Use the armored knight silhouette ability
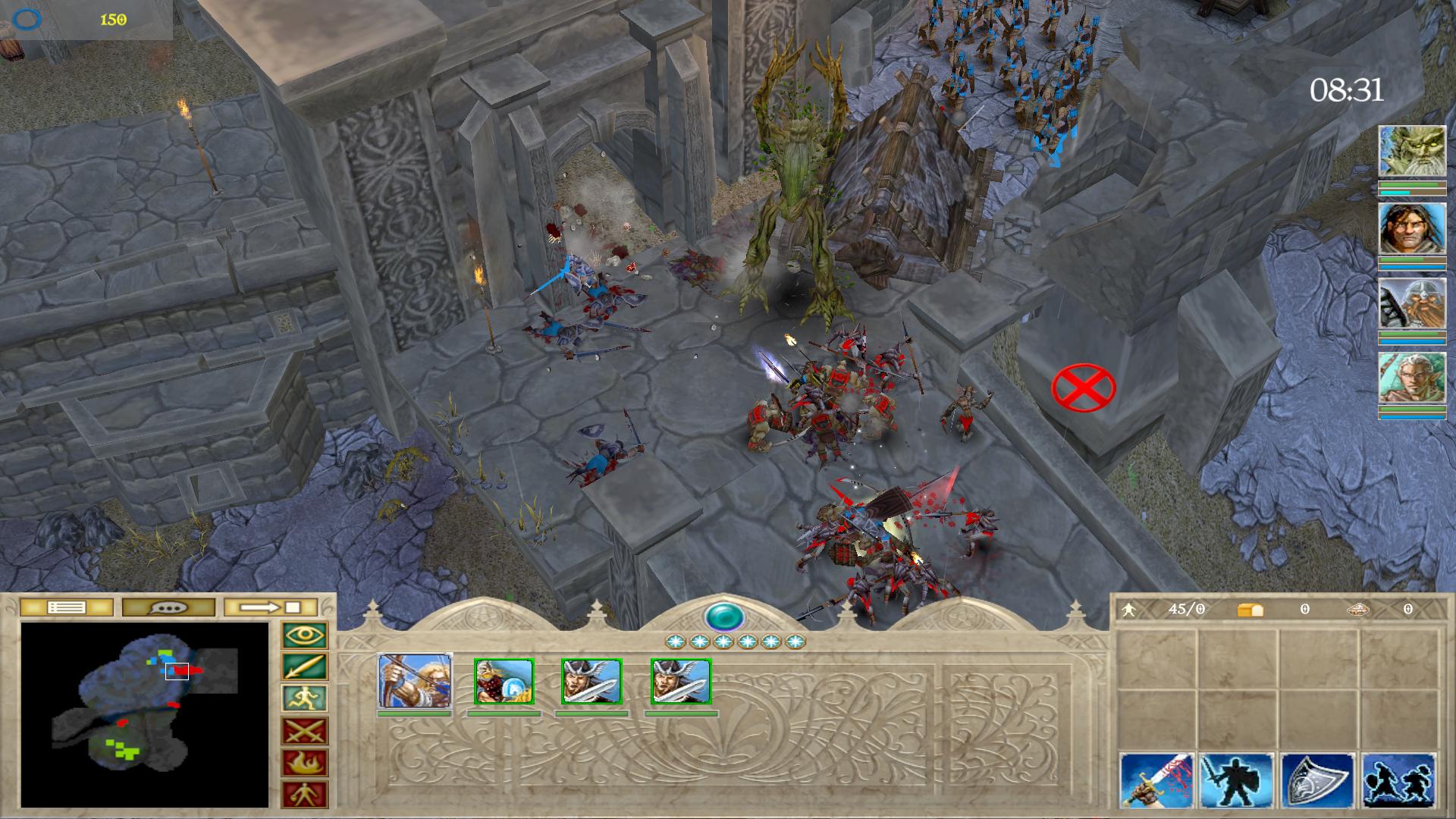This screenshot has height=819, width=1456. point(1238,781)
